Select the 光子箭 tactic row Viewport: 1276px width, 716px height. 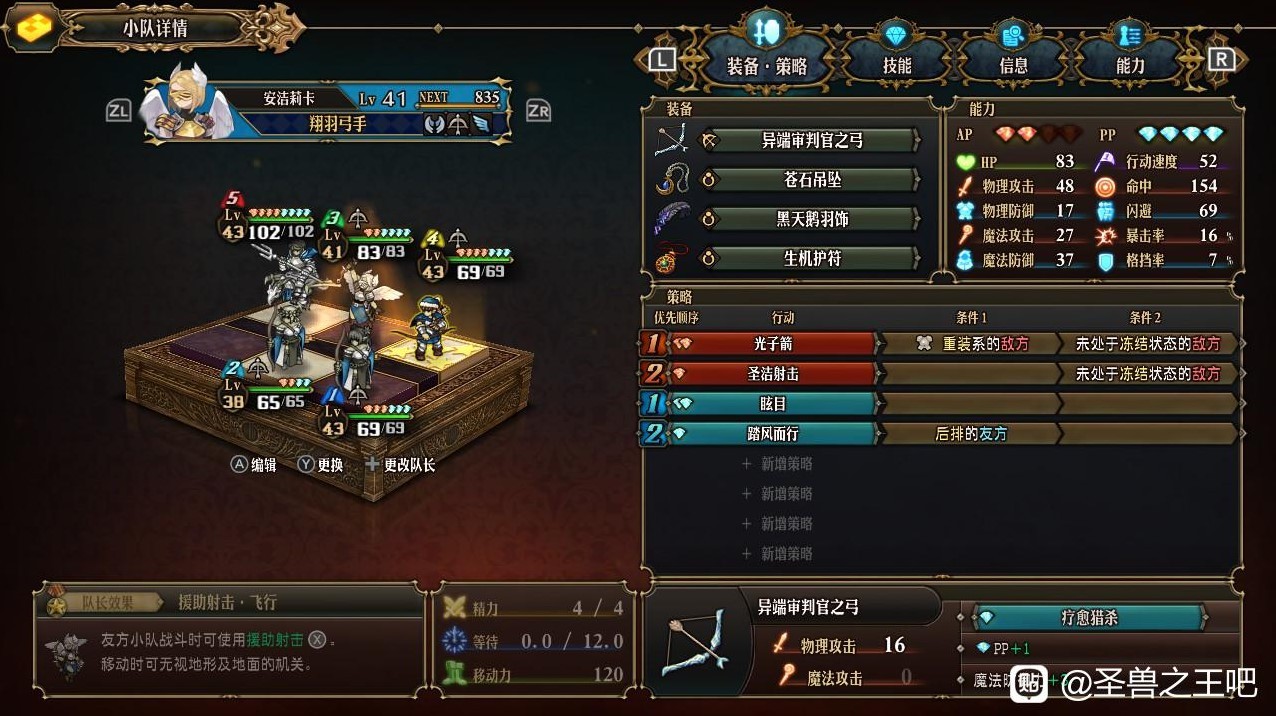(x=775, y=344)
